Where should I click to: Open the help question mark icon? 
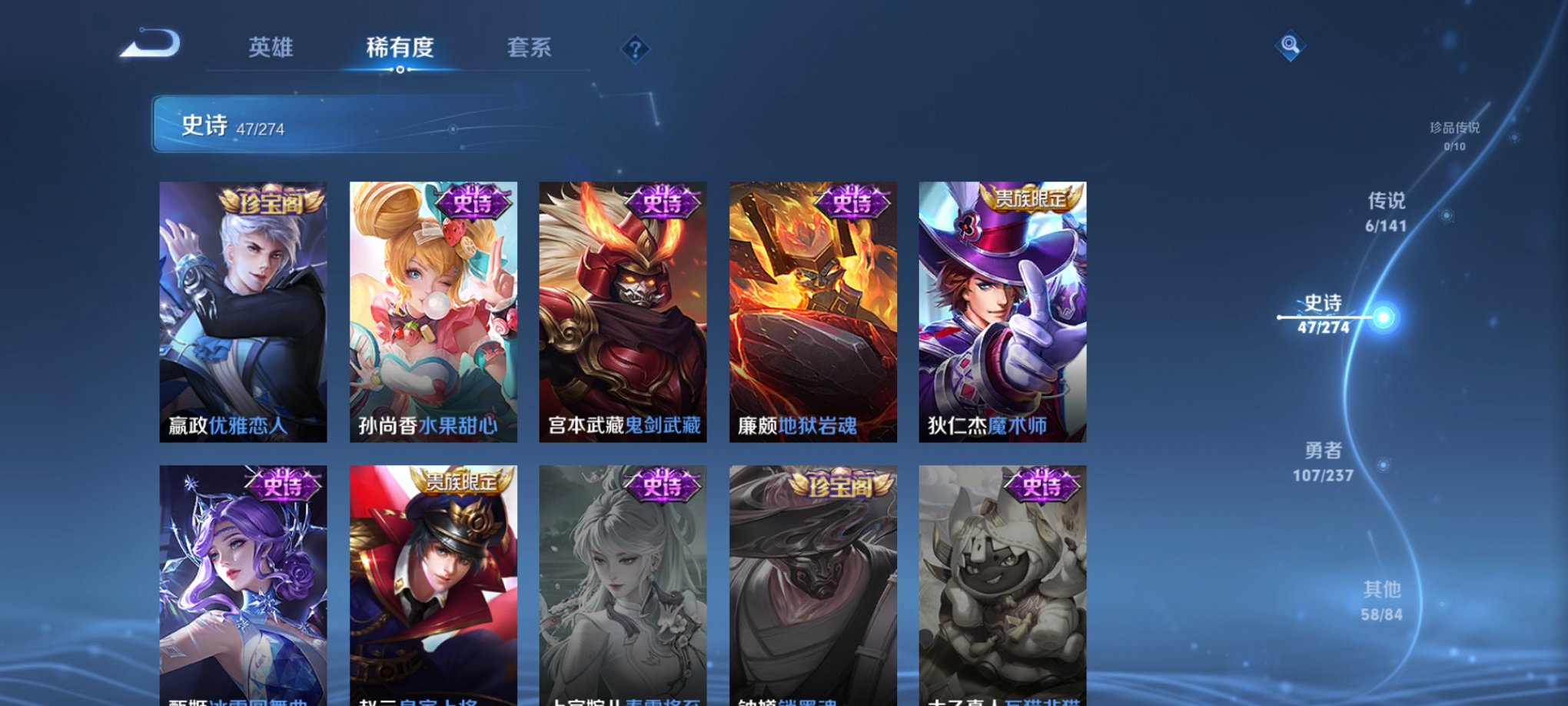634,49
